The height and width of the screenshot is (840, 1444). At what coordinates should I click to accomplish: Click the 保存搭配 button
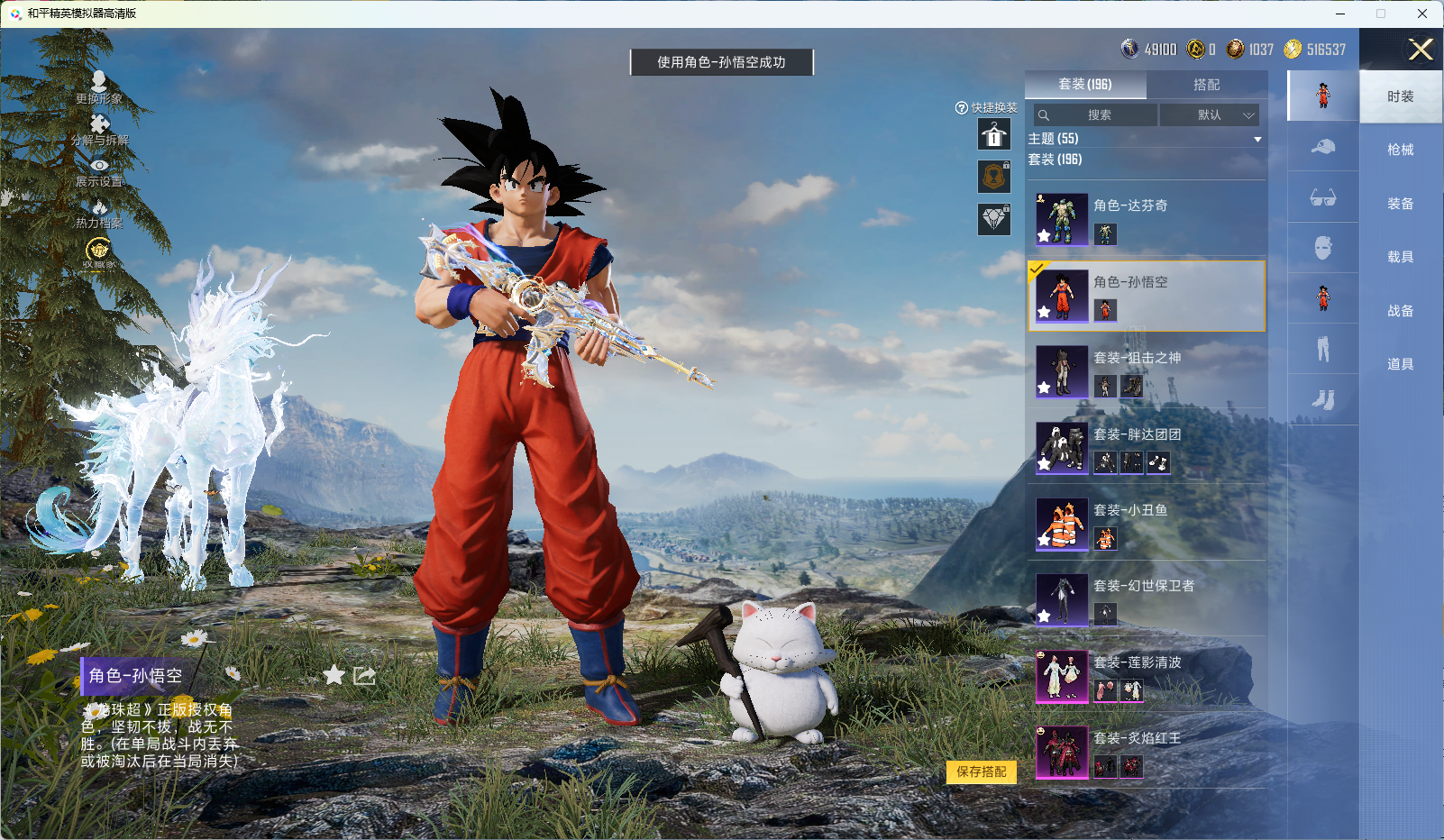click(x=981, y=772)
